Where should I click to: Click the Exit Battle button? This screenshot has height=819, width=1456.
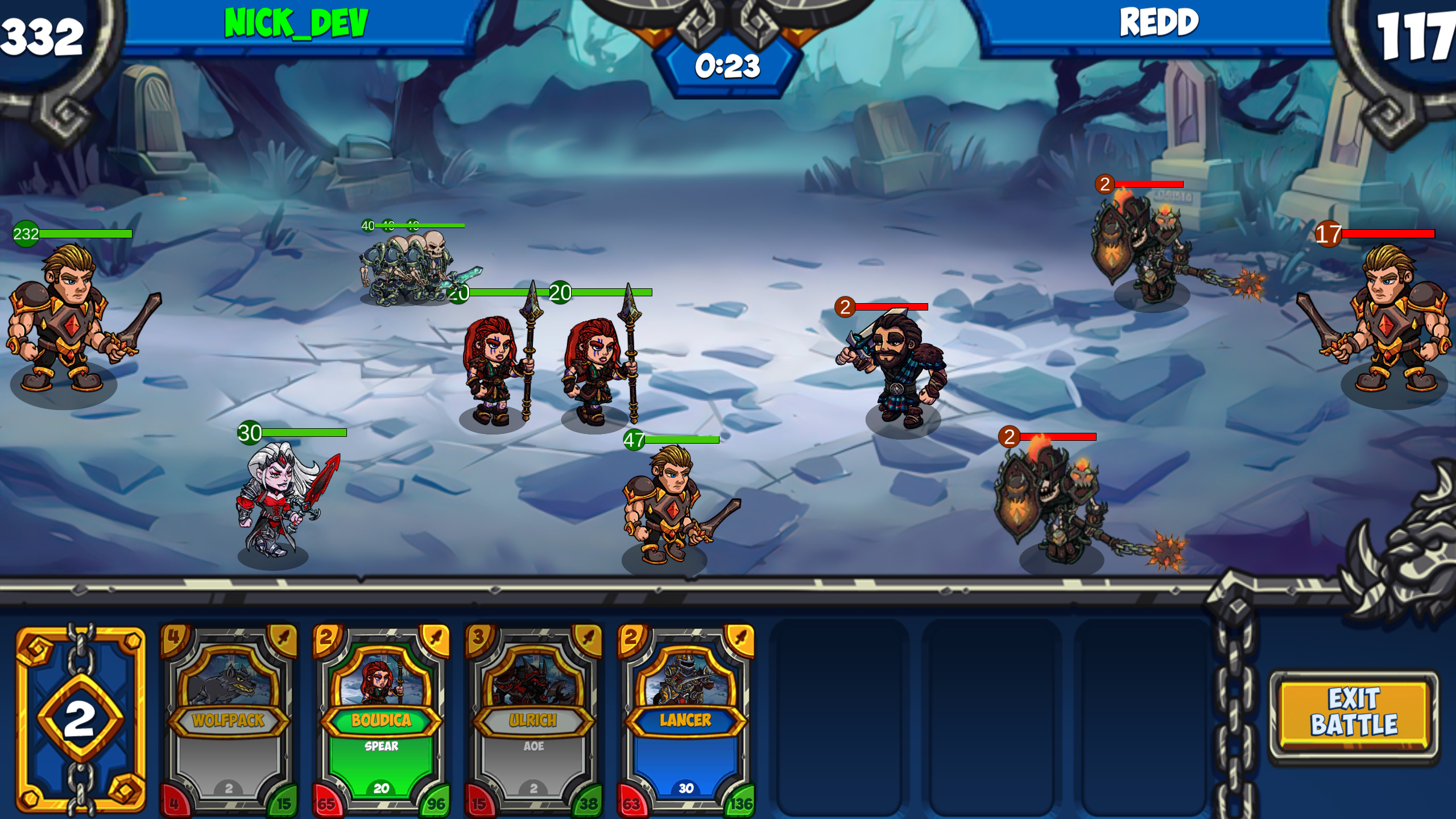coord(1354,712)
